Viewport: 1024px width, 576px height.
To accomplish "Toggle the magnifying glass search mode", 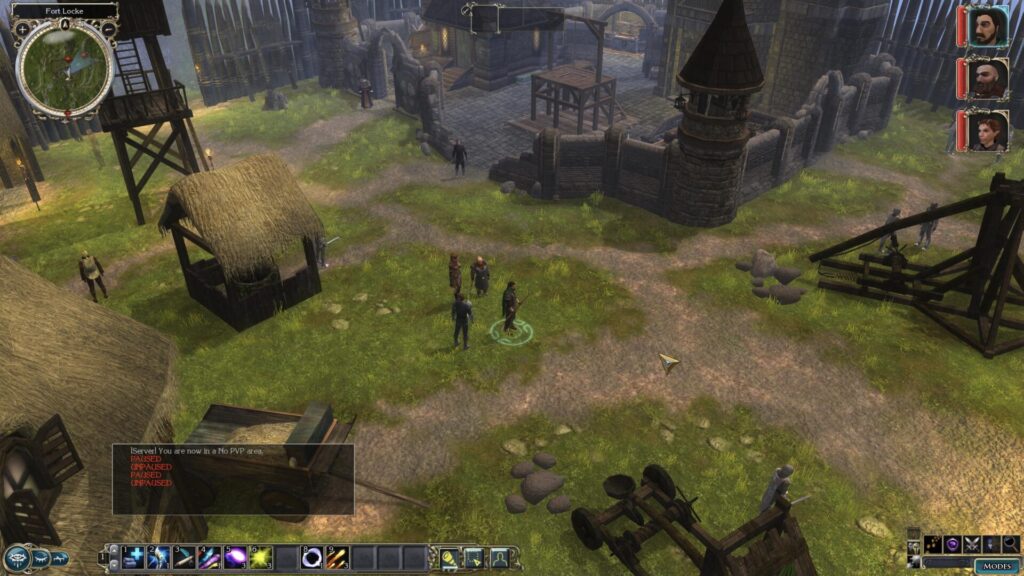I will click(x=1011, y=544).
